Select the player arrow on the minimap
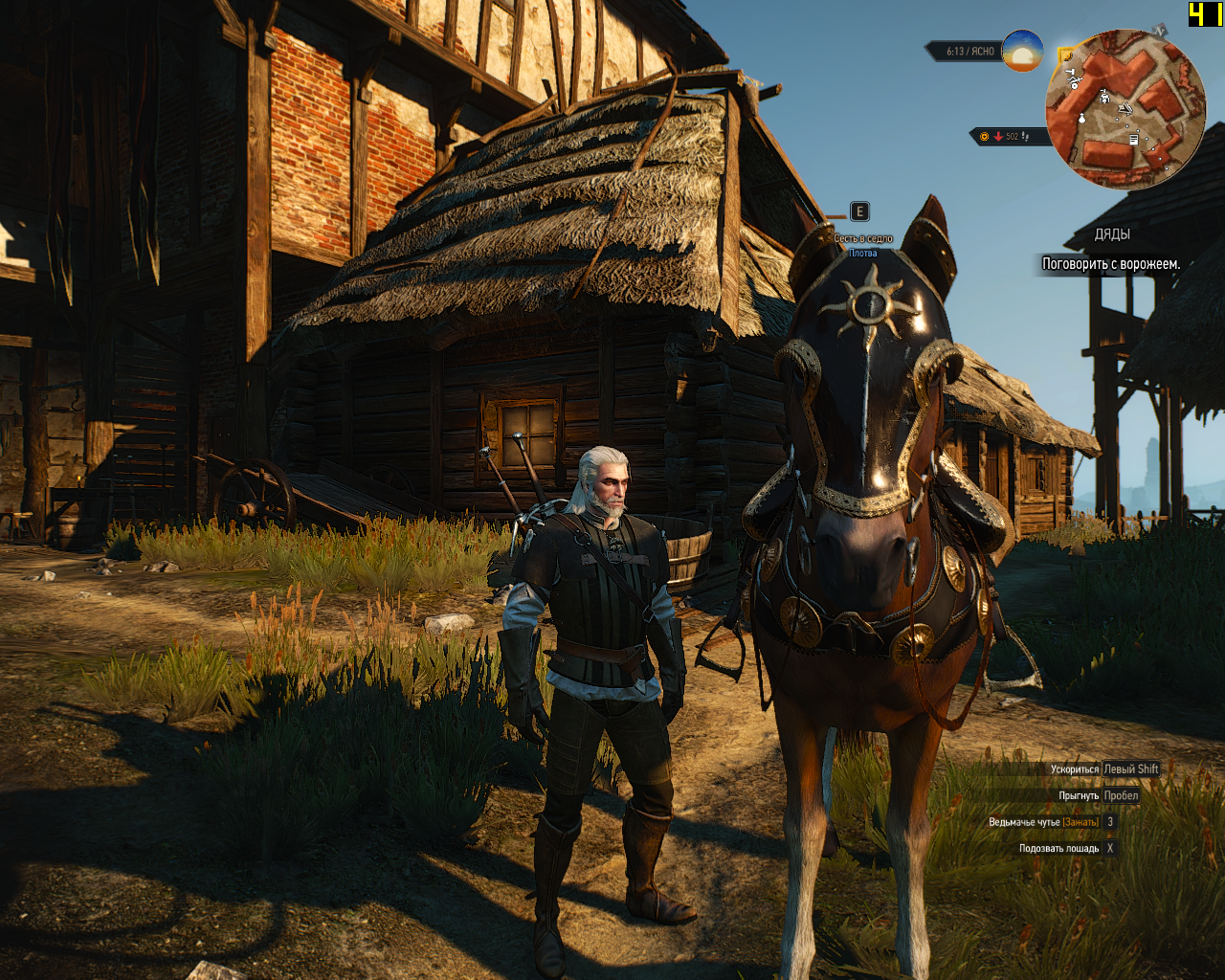The image size is (1225, 980). point(1125,108)
